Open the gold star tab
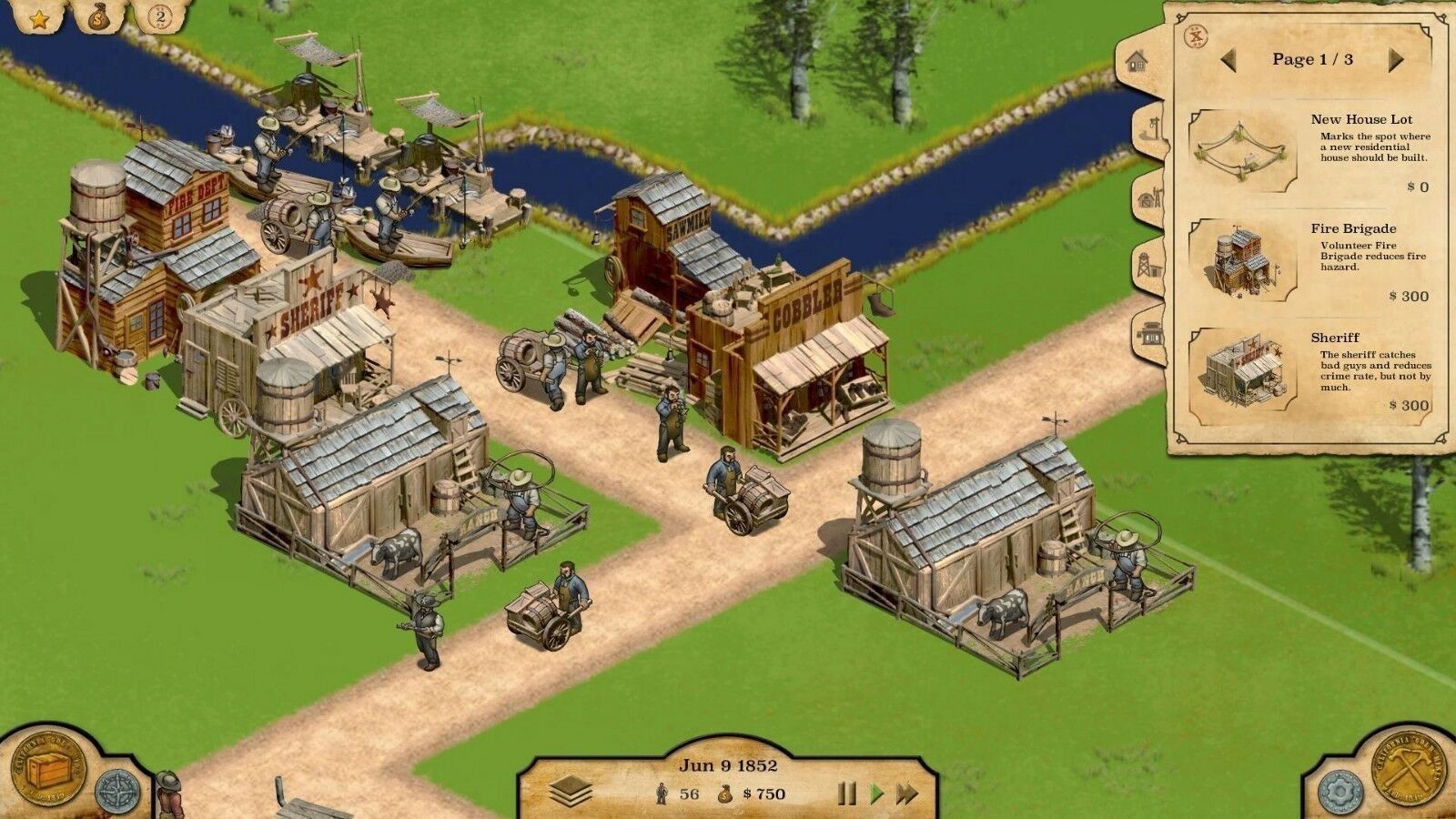1456x819 pixels. tap(39, 17)
